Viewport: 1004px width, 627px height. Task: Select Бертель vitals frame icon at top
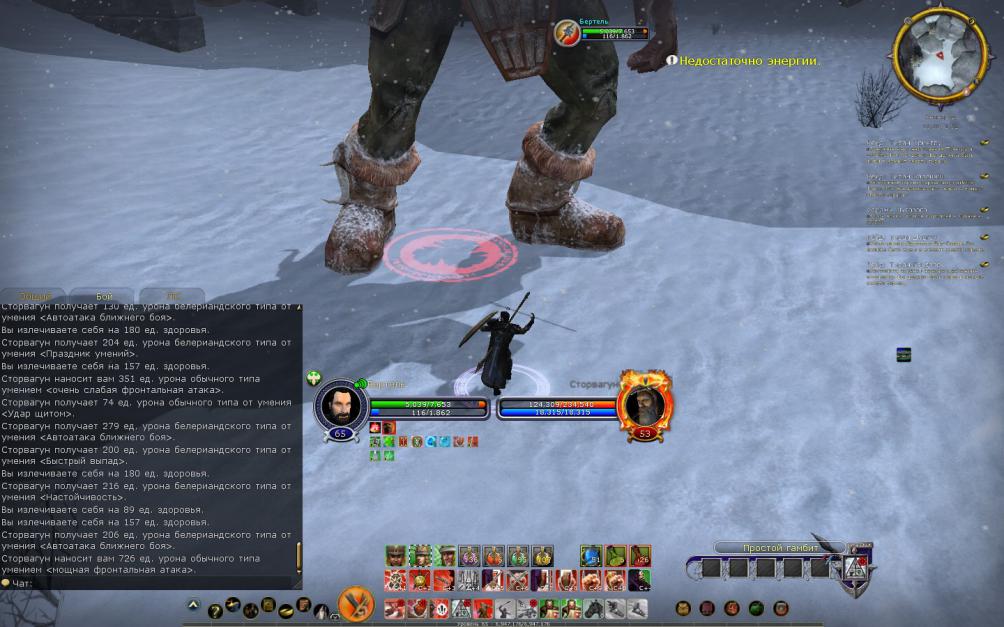567,33
